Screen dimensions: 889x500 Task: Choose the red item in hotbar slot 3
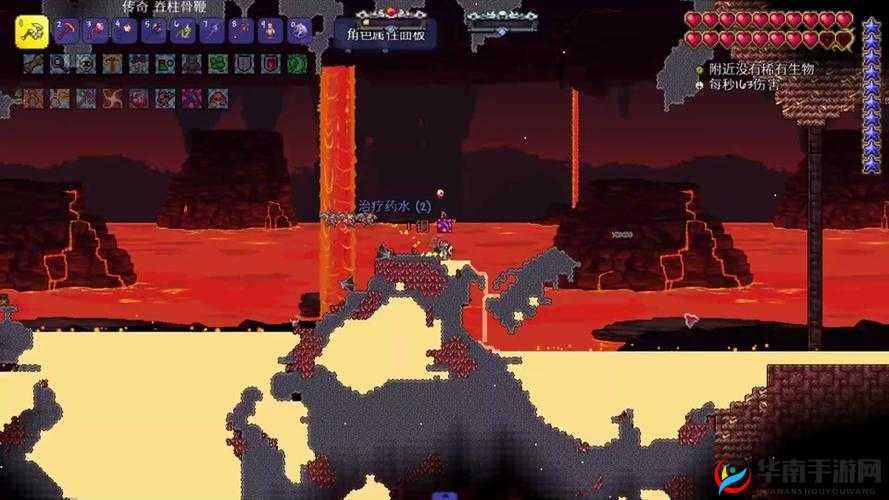(95, 32)
